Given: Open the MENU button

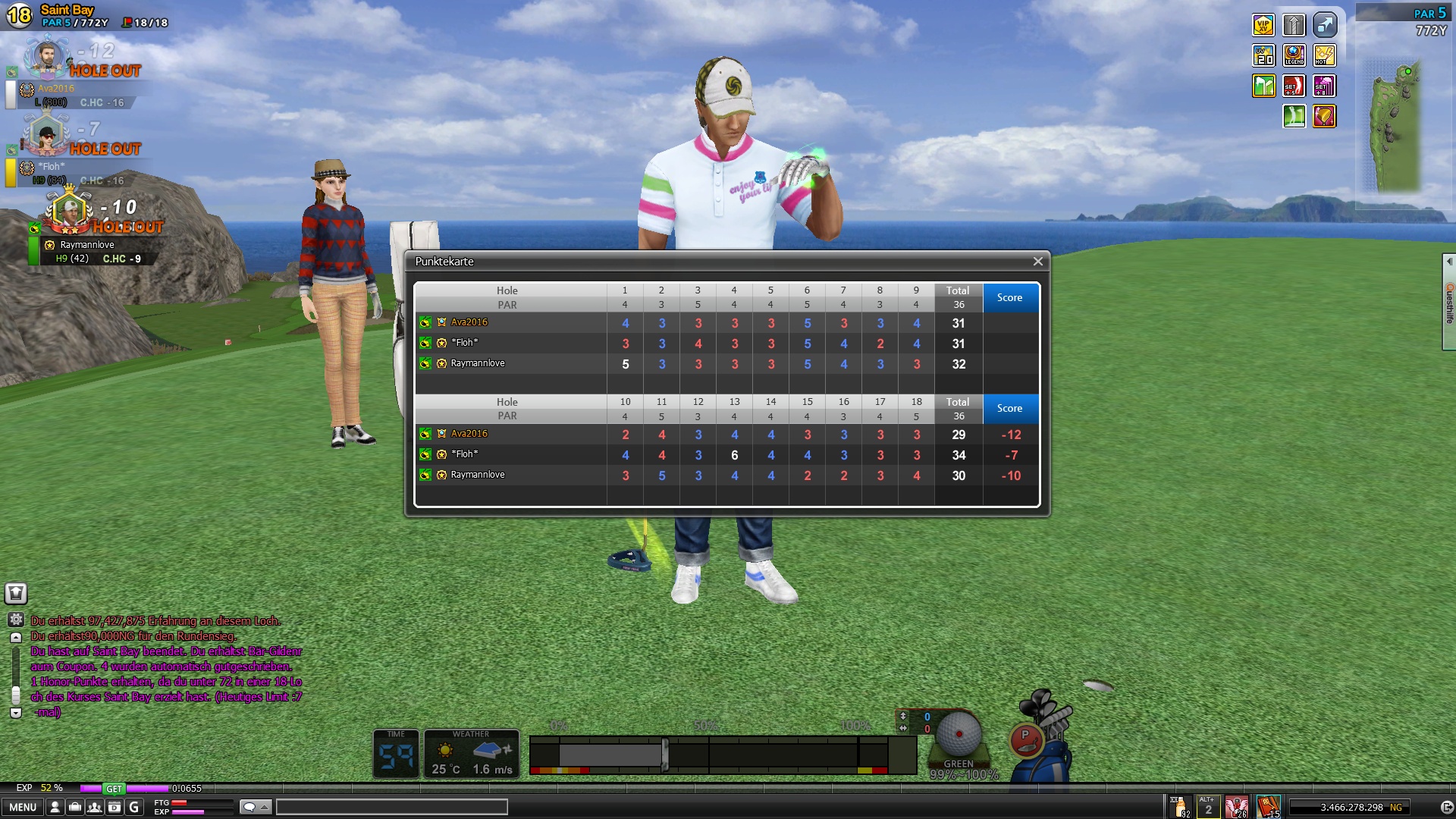Looking at the screenshot, I should pos(23,808).
